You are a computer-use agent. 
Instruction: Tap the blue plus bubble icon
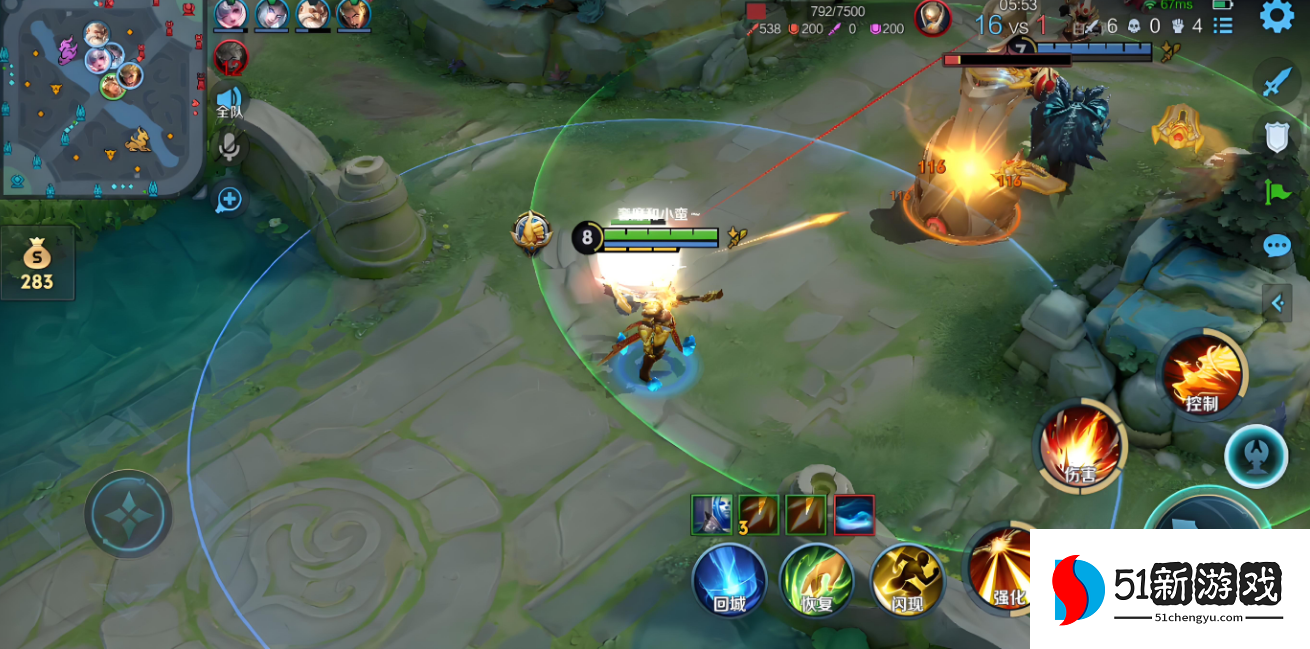point(229,199)
